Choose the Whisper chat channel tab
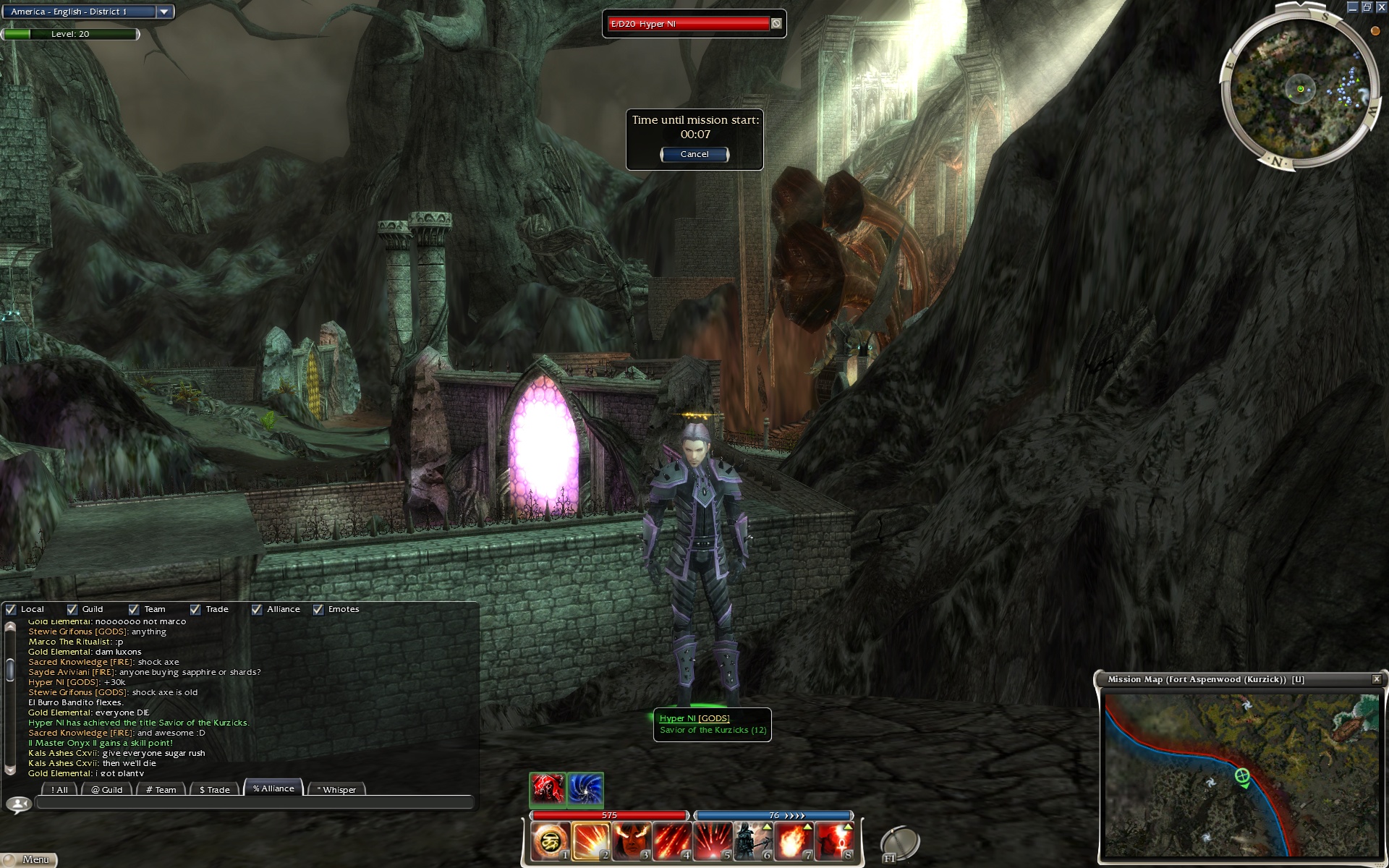This screenshot has height=868, width=1389. 336,789
